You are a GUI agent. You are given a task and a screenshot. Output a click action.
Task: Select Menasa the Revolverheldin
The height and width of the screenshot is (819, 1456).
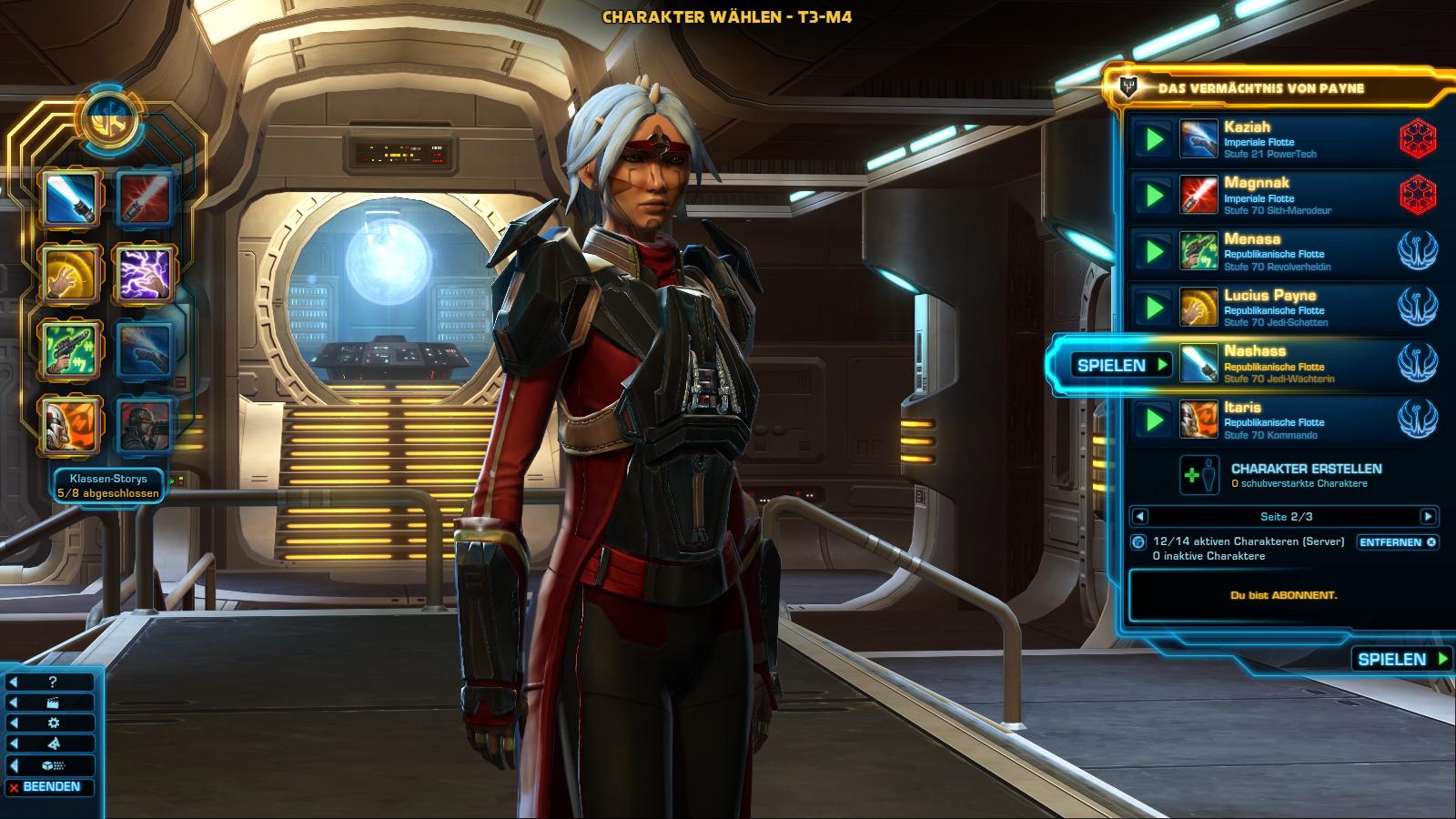click(1292, 252)
